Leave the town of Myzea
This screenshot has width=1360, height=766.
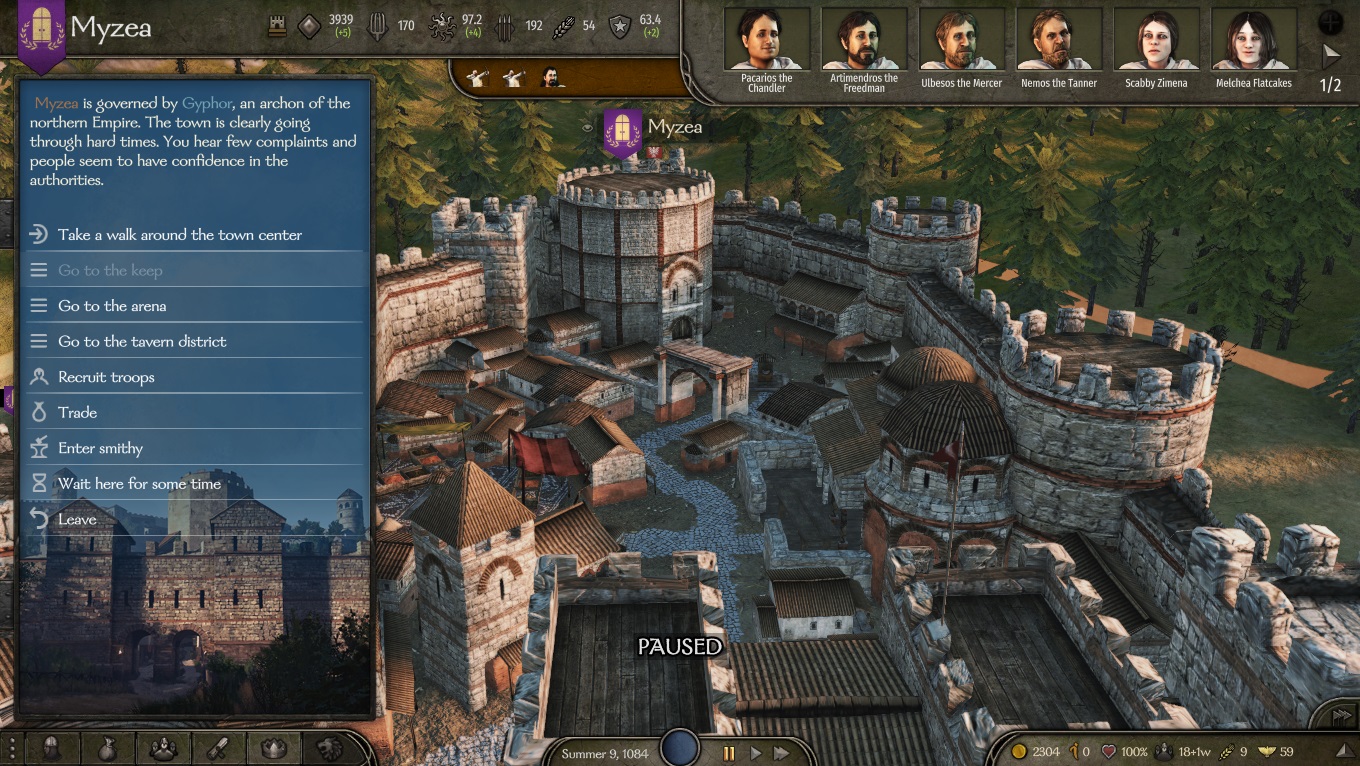(x=77, y=519)
